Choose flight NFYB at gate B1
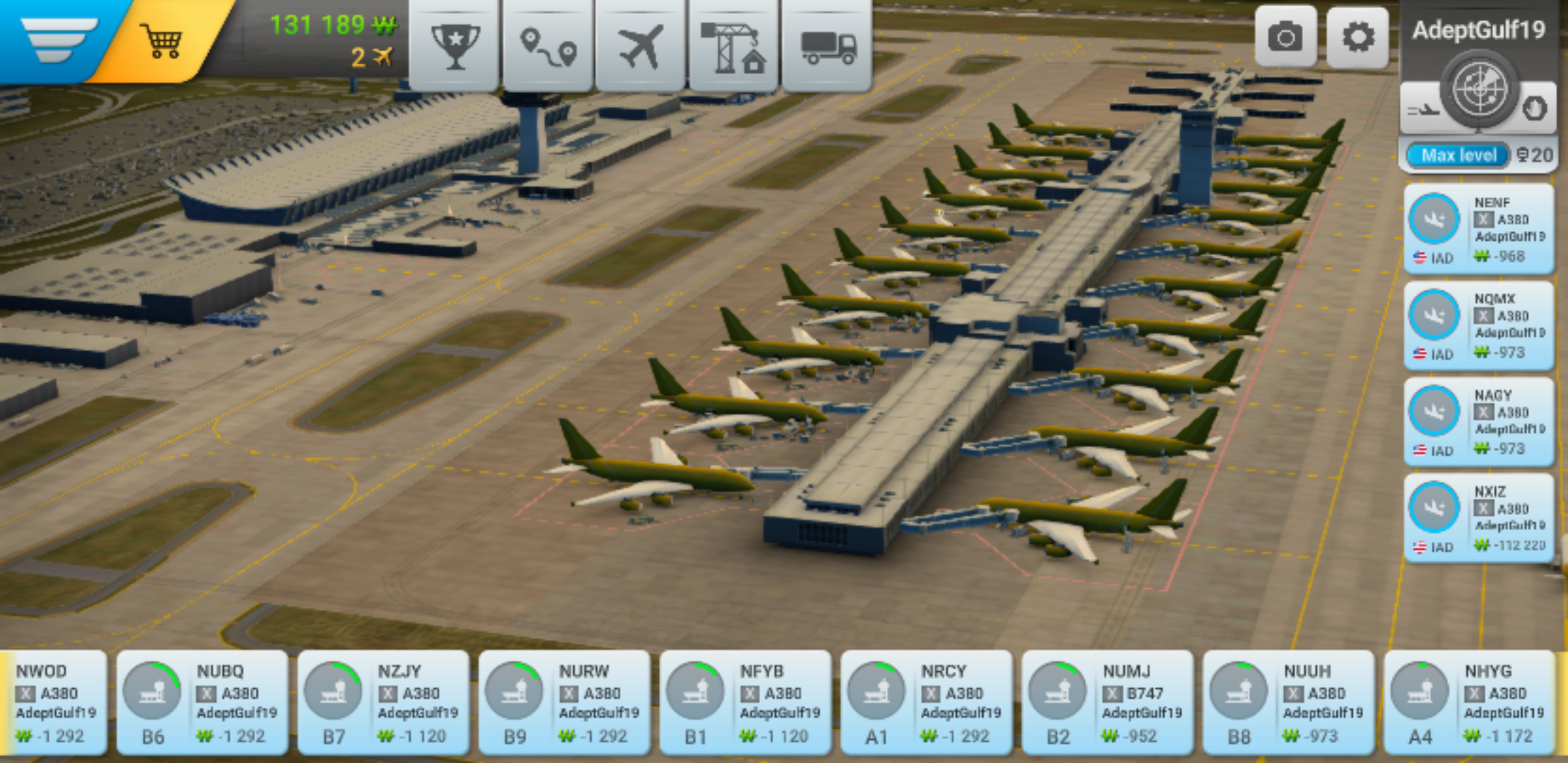Screen dimensions: 1568x763 (745, 702)
